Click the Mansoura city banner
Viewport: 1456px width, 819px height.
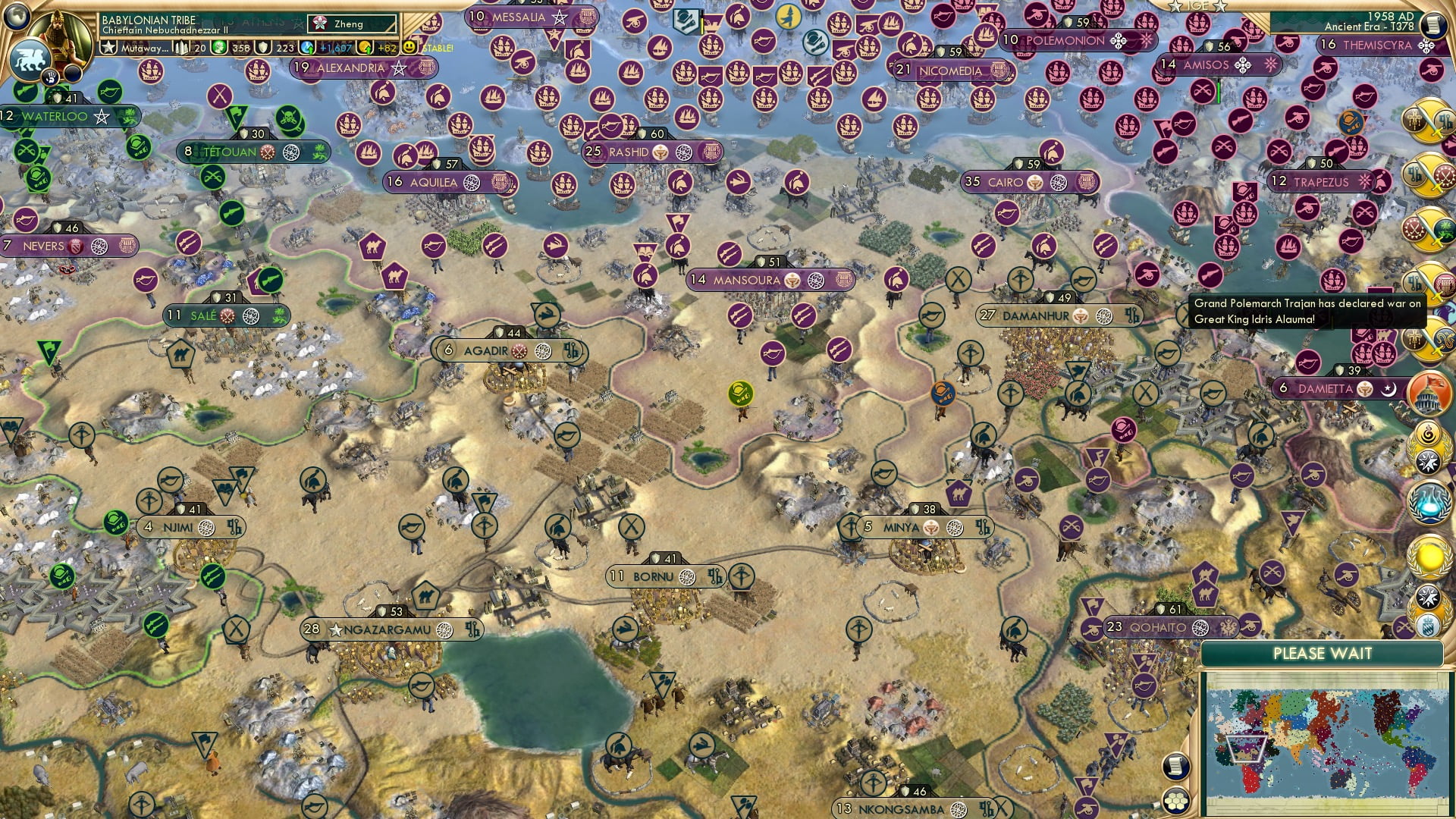point(746,280)
